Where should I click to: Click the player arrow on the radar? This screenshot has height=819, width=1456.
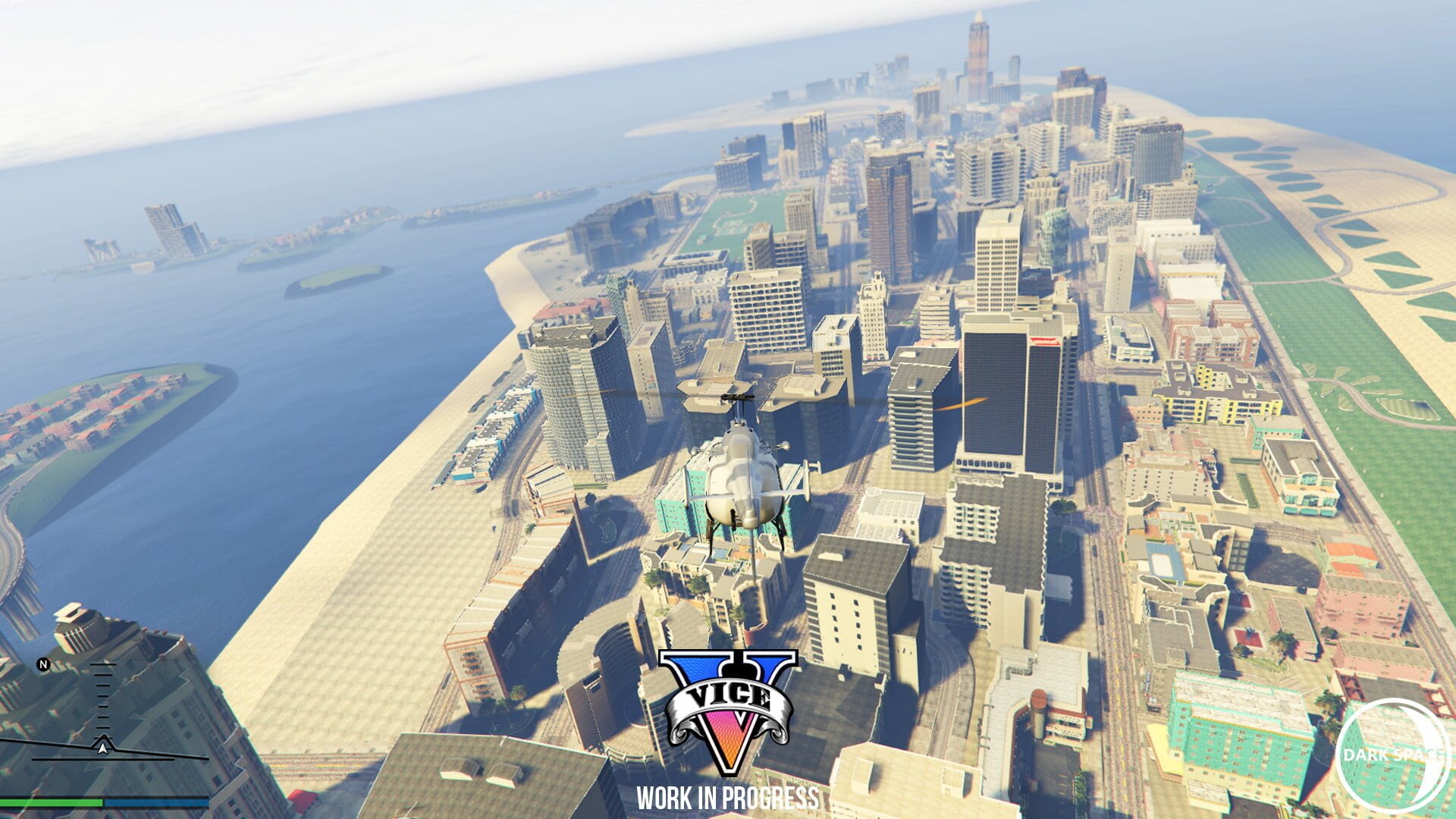click(x=102, y=748)
